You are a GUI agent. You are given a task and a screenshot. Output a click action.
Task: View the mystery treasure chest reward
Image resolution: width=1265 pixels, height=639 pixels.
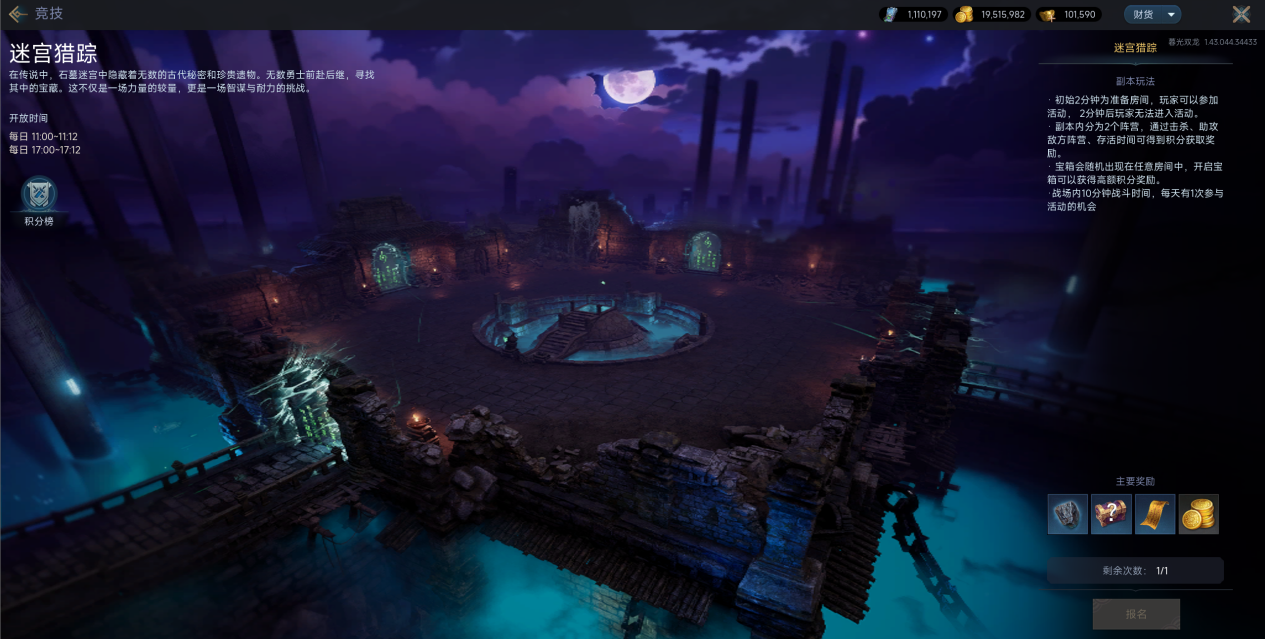tap(1111, 514)
